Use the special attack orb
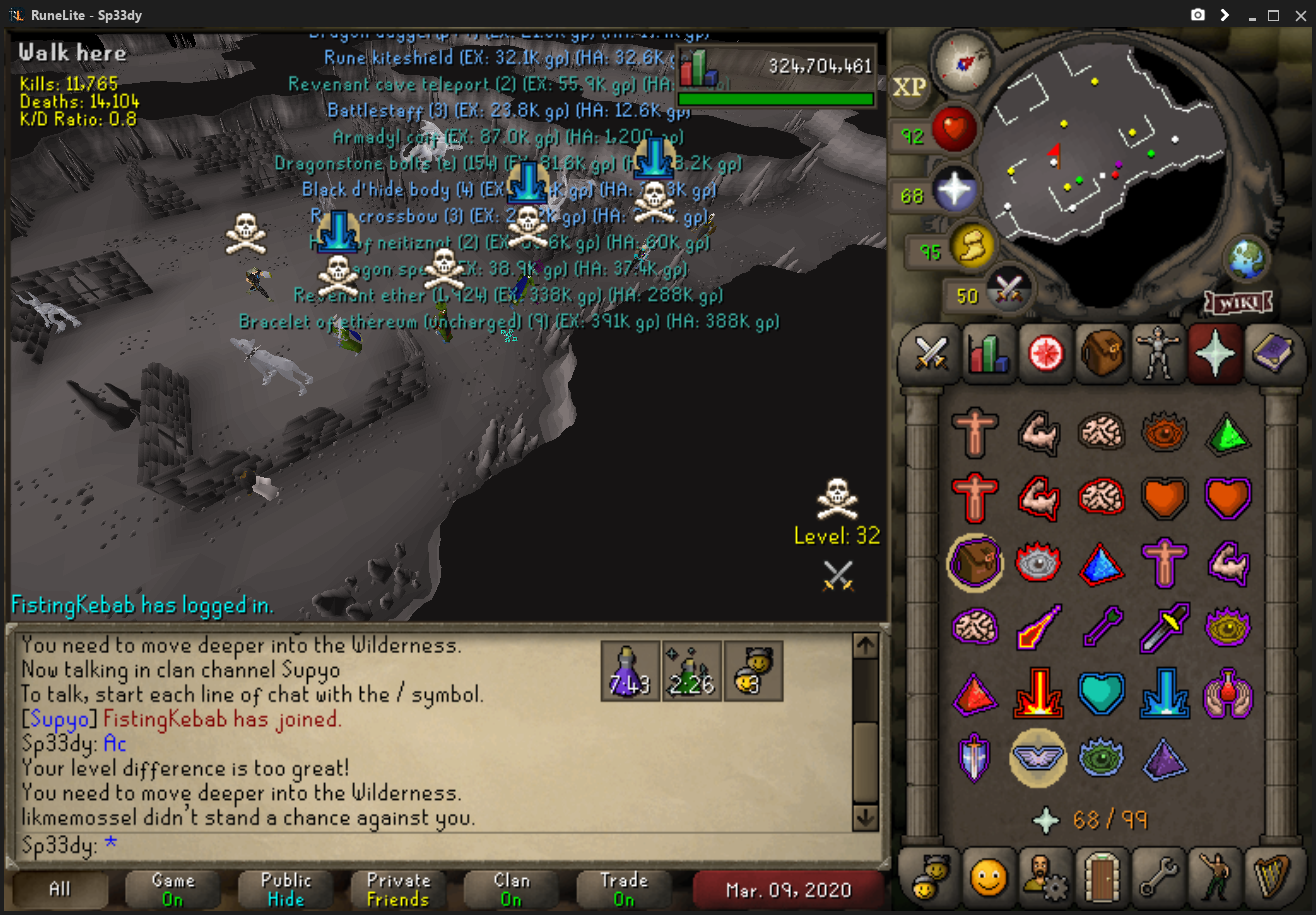The image size is (1316, 915). click(1007, 291)
